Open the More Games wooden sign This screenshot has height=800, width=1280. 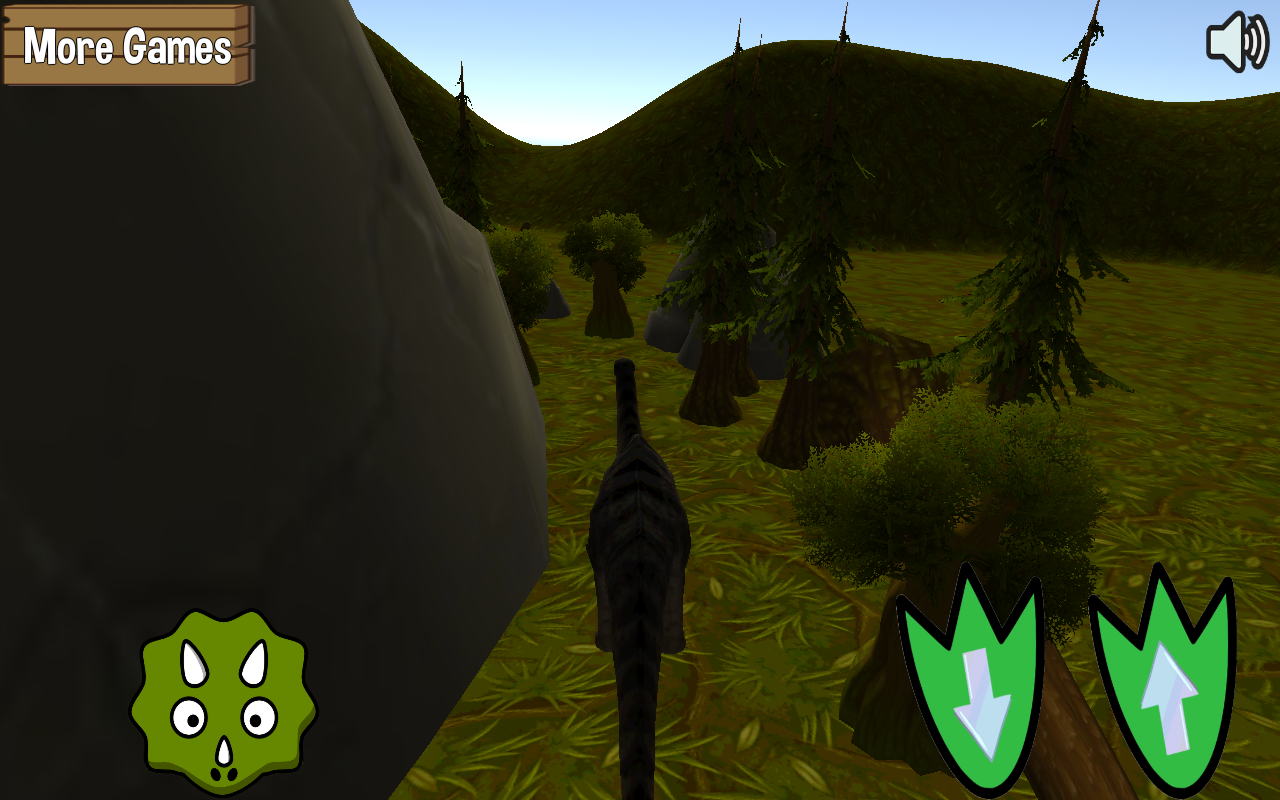125,45
